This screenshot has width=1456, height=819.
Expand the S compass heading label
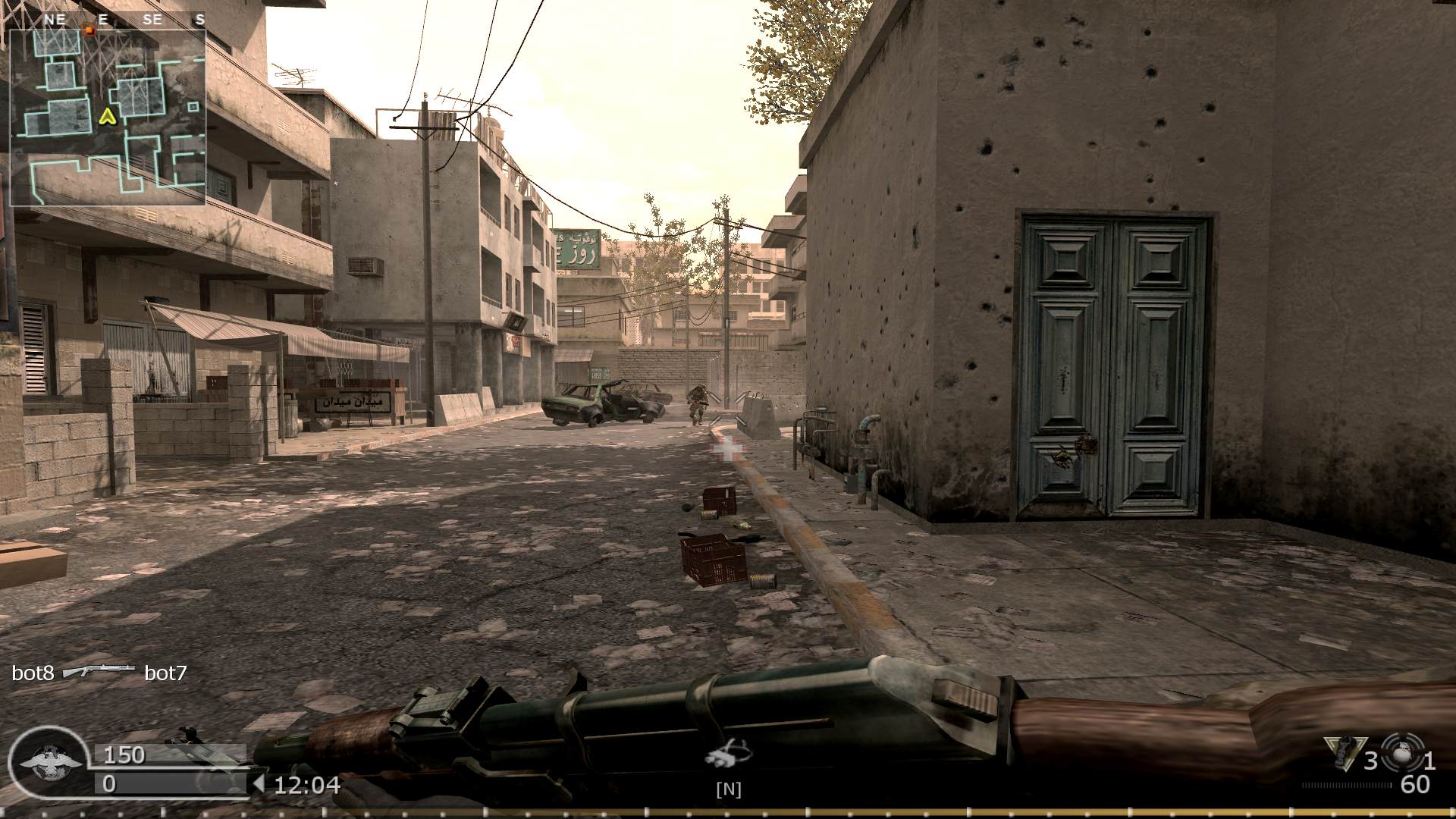tap(199, 20)
